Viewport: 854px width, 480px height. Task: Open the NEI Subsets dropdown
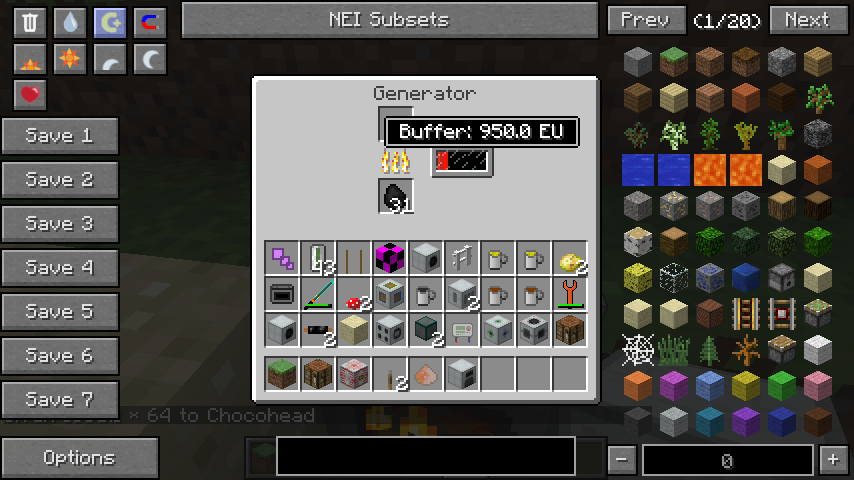[x=389, y=20]
